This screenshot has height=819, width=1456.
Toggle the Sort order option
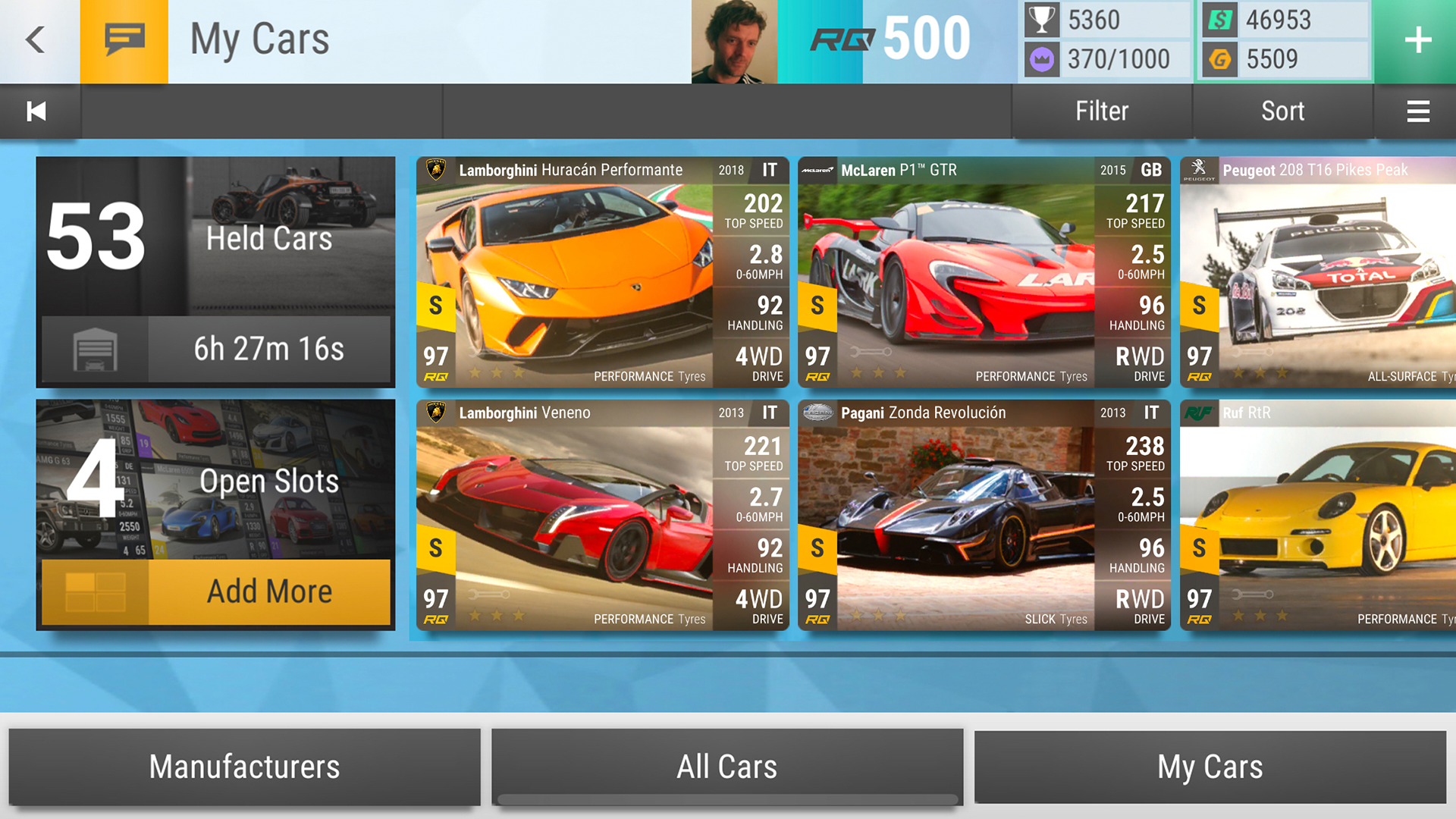tap(1283, 111)
